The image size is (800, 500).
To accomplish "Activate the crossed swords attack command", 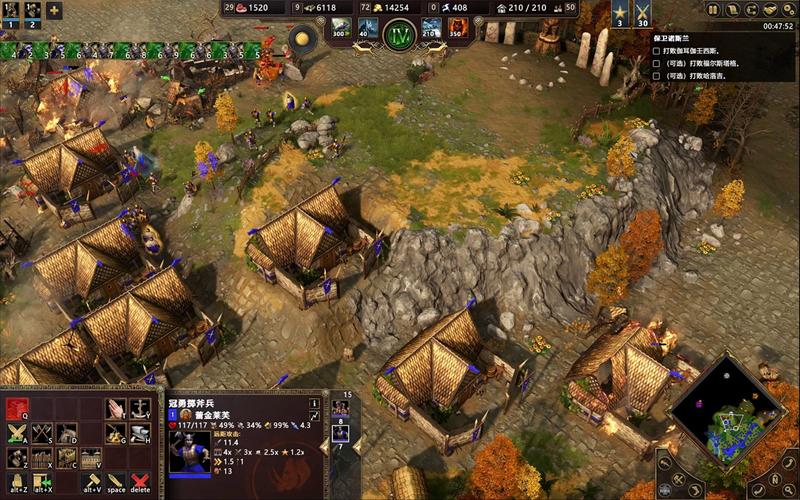I will tap(17, 433).
